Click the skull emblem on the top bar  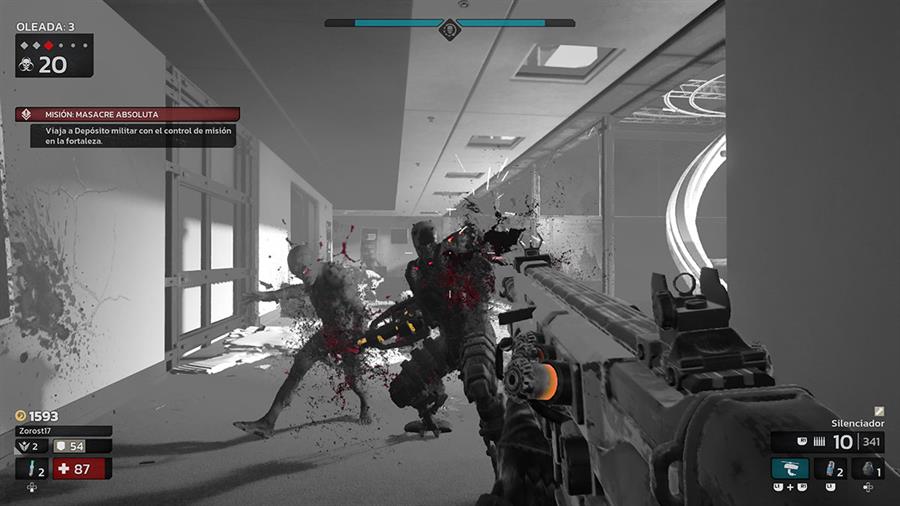coord(449,29)
